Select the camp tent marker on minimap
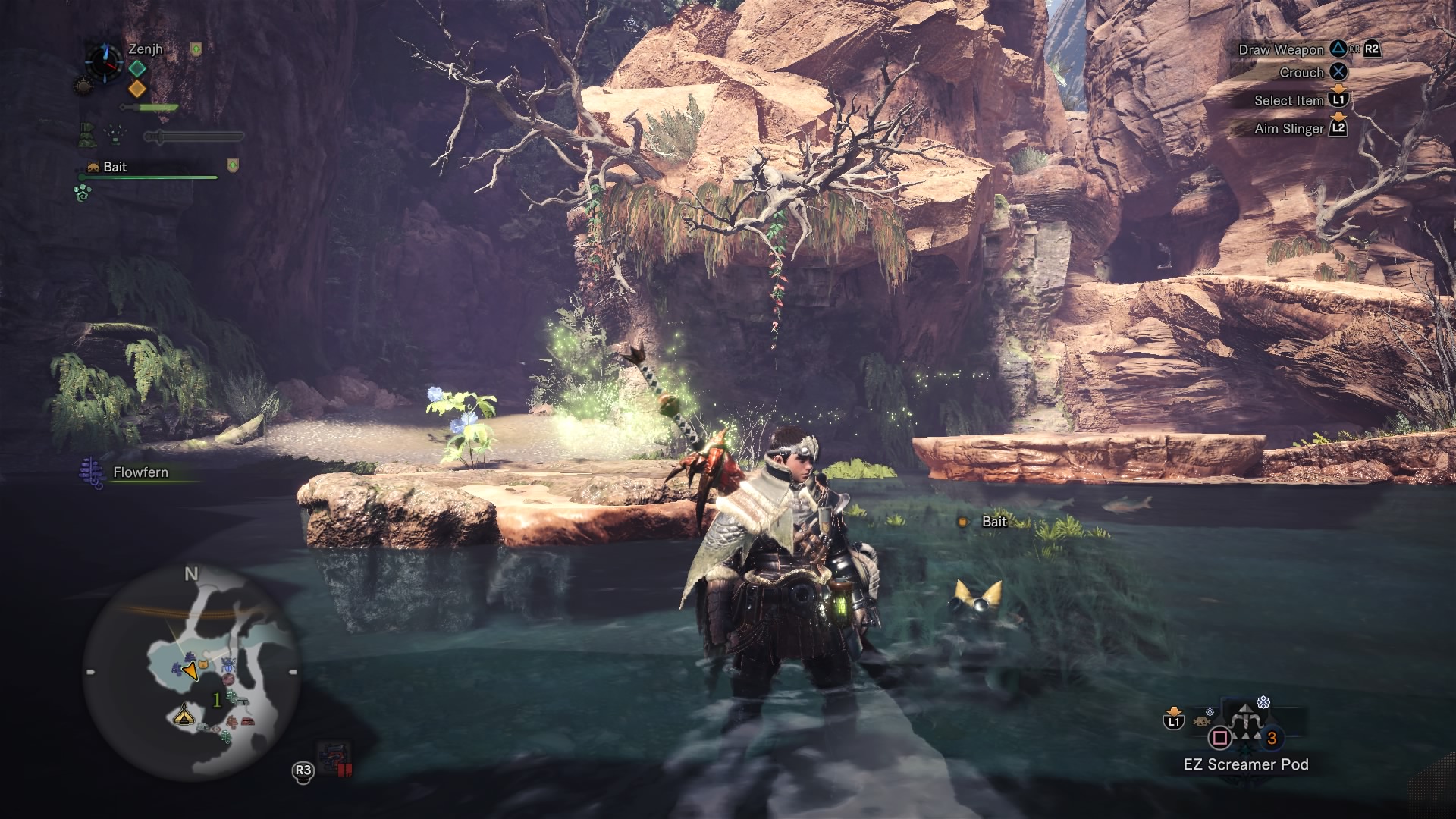This screenshot has height=819, width=1456. [x=184, y=714]
